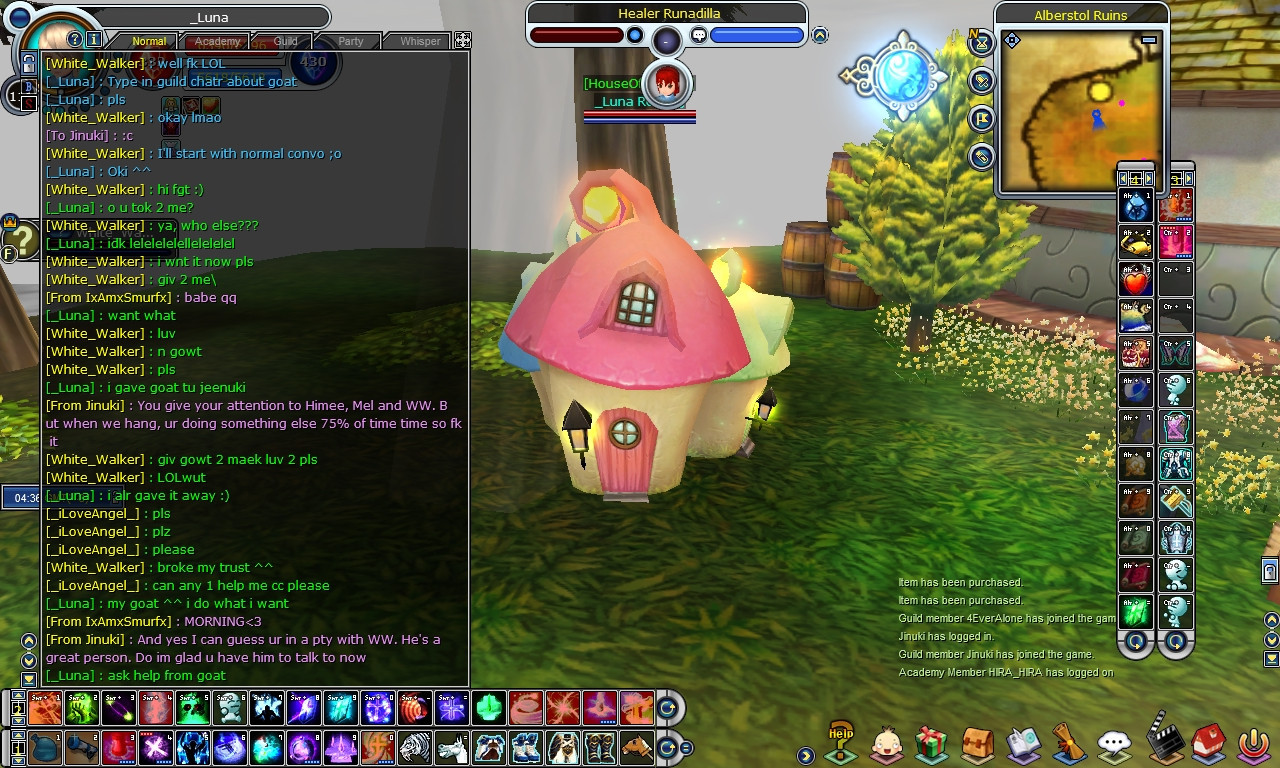Image resolution: width=1280 pixels, height=768 pixels.
Task: Open the speech bubble chat menu
Action: click(1114, 744)
